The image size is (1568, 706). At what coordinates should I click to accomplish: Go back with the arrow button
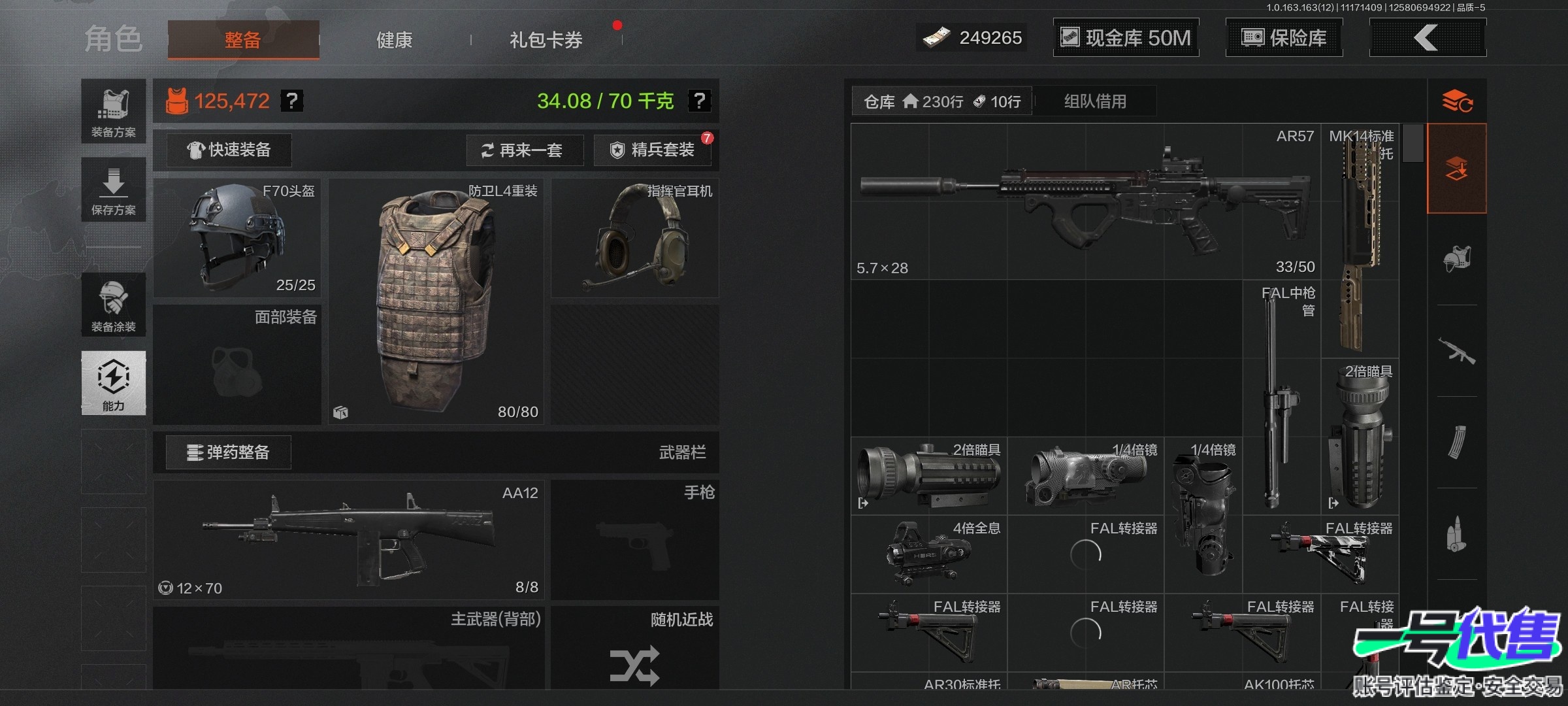1427,38
